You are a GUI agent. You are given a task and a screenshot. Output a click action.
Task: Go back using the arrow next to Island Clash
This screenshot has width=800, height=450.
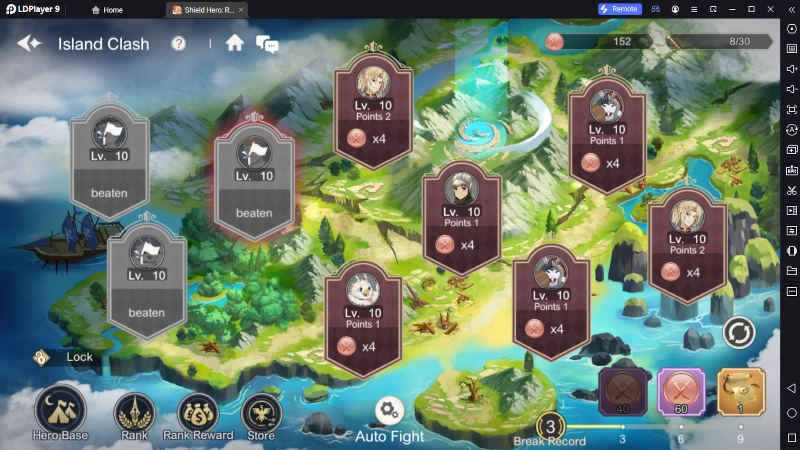(28, 44)
